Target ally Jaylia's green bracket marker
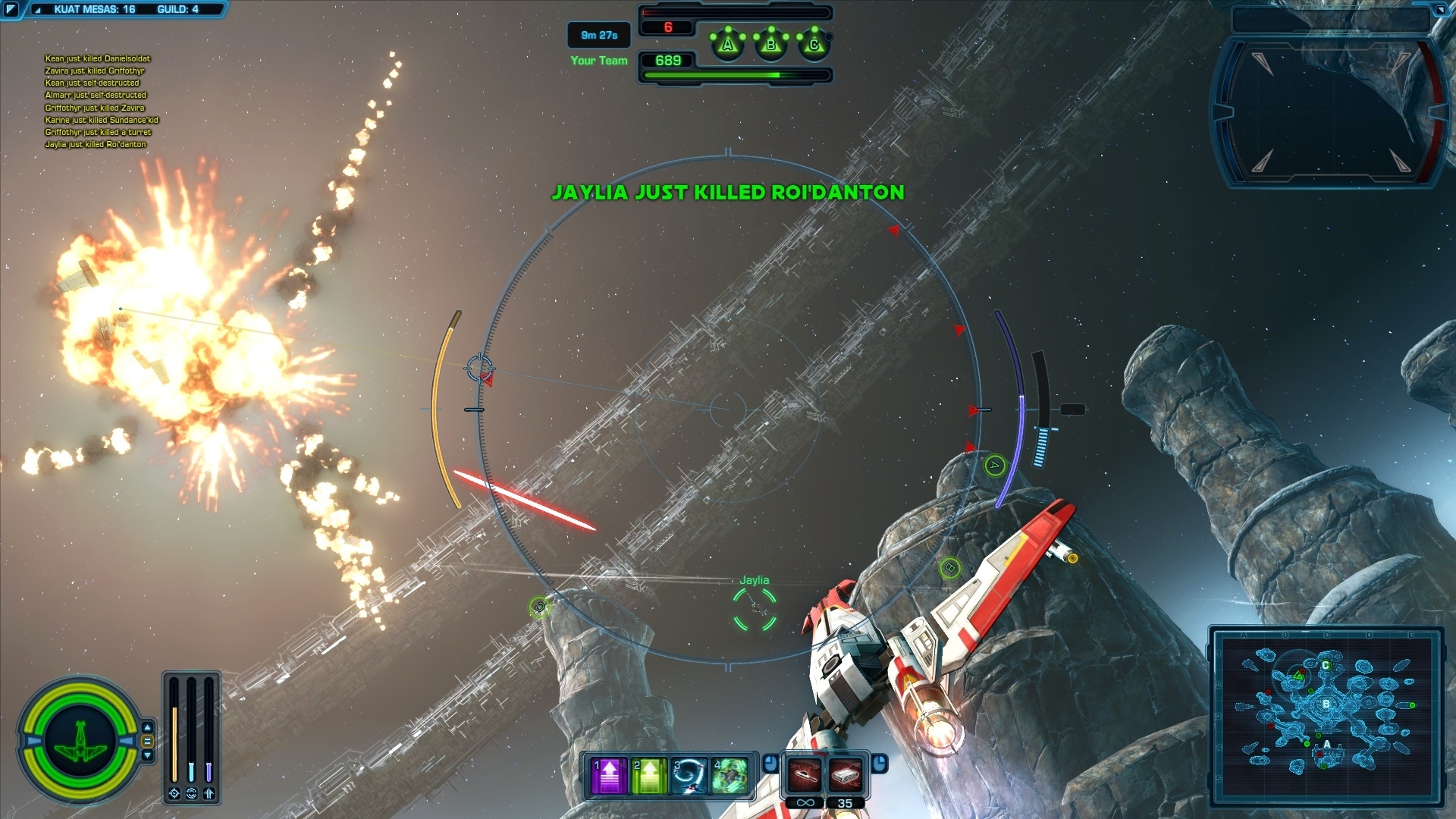Viewport: 1456px width, 819px height. [x=755, y=608]
